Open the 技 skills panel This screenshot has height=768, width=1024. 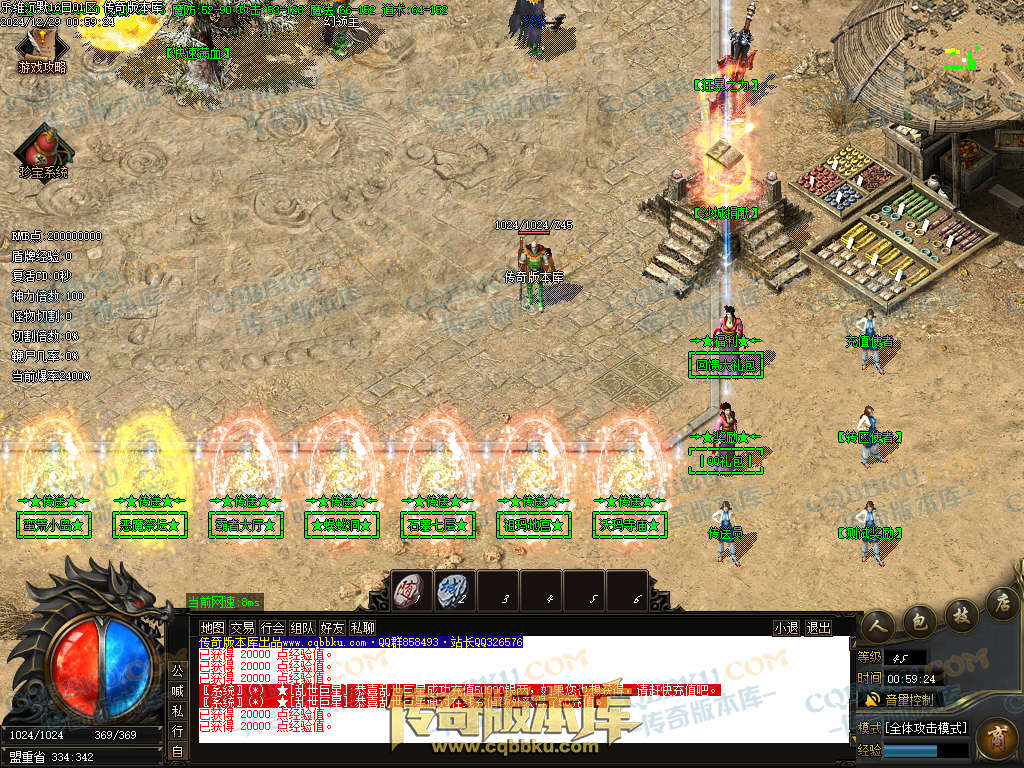point(959,612)
